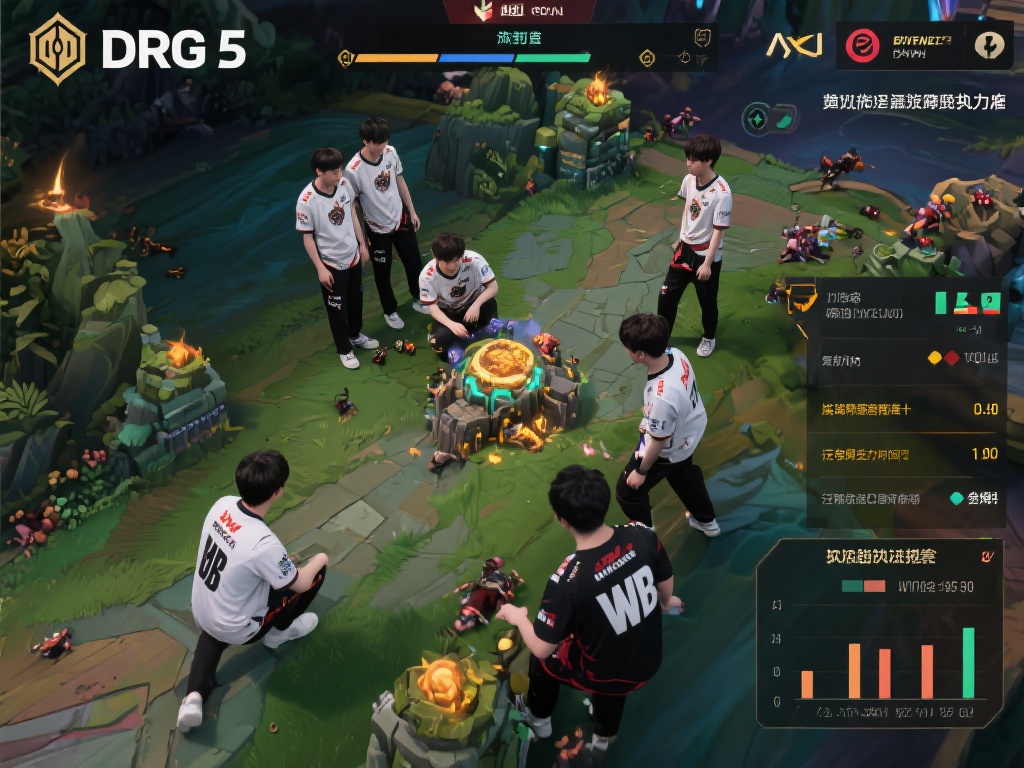Click the red icon in the chart header

pyautogui.click(x=987, y=557)
